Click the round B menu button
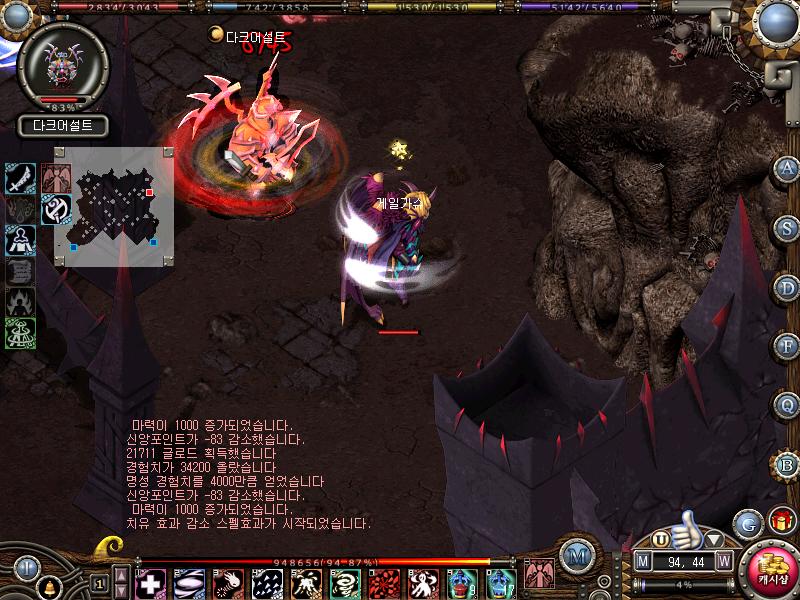Screen dimensions: 800x600 787,464
